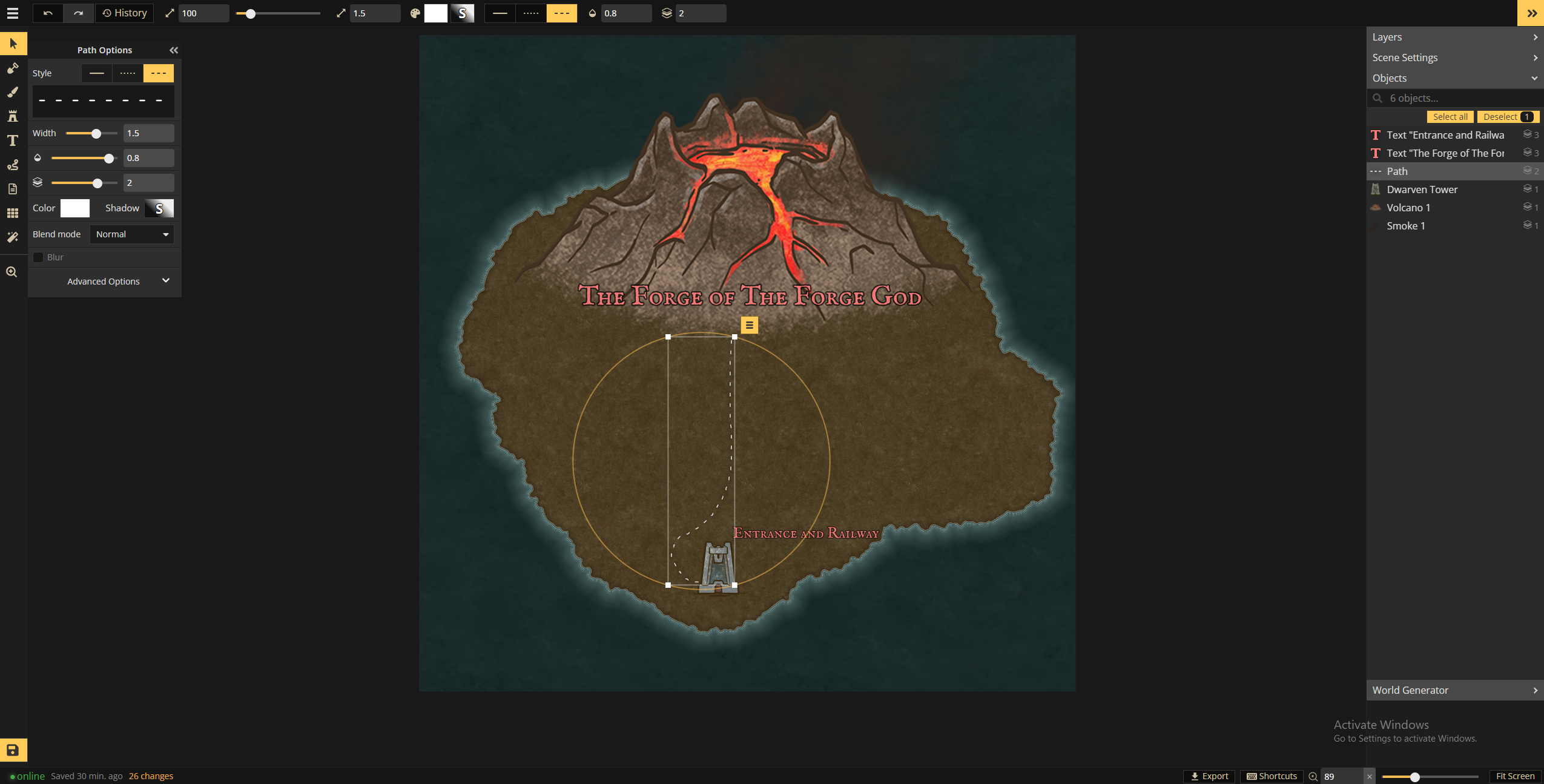
Task: Open the Objects stamp tool
Action: coord(13,116)
